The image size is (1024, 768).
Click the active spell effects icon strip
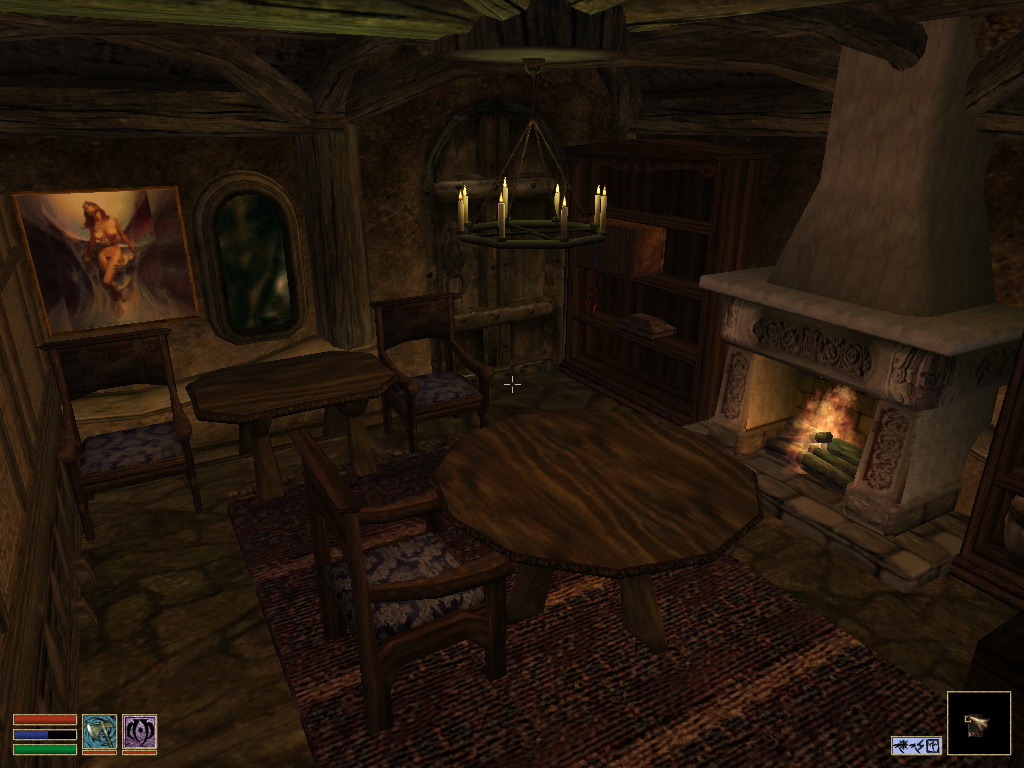pyautogui.click(x=916, y=745)
